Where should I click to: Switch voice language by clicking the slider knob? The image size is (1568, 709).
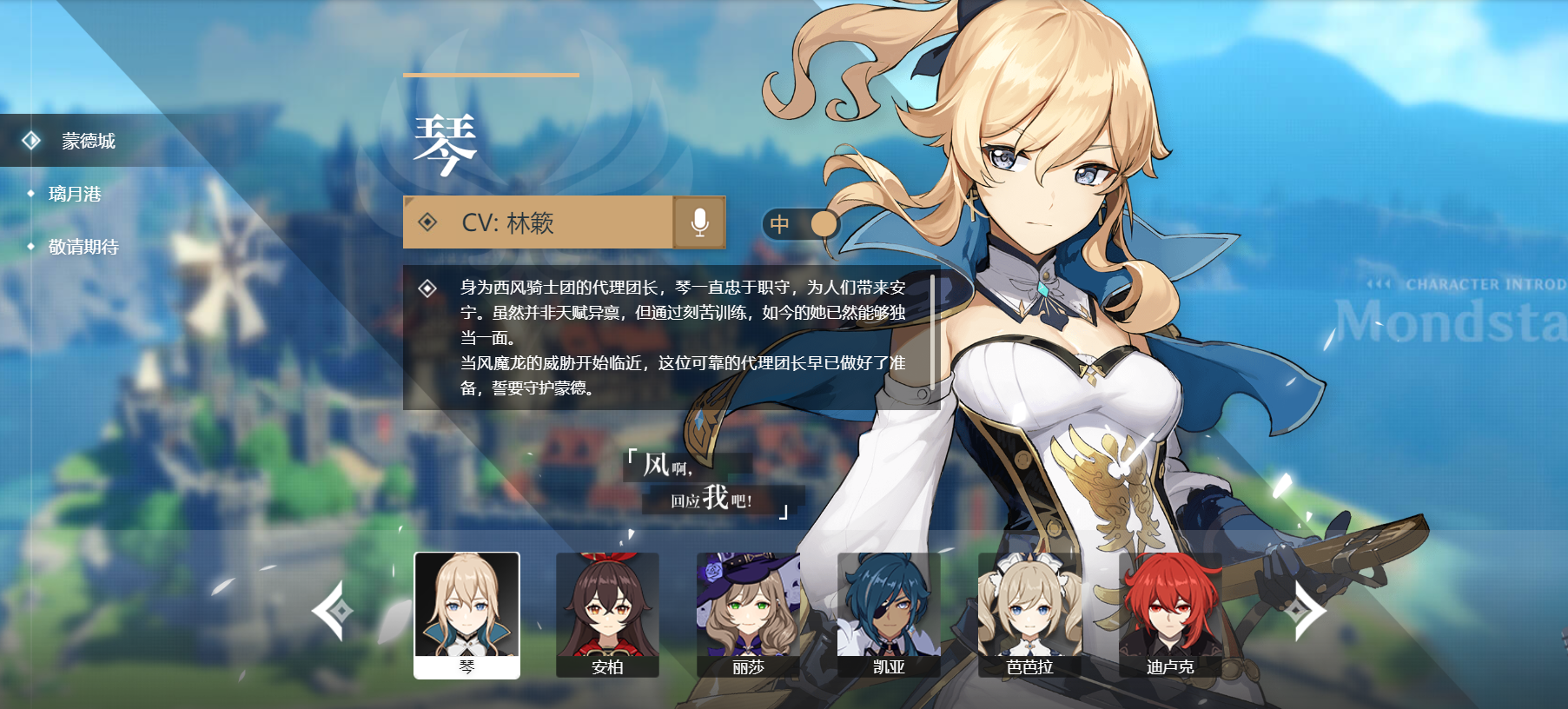click(x=824, y=223)
